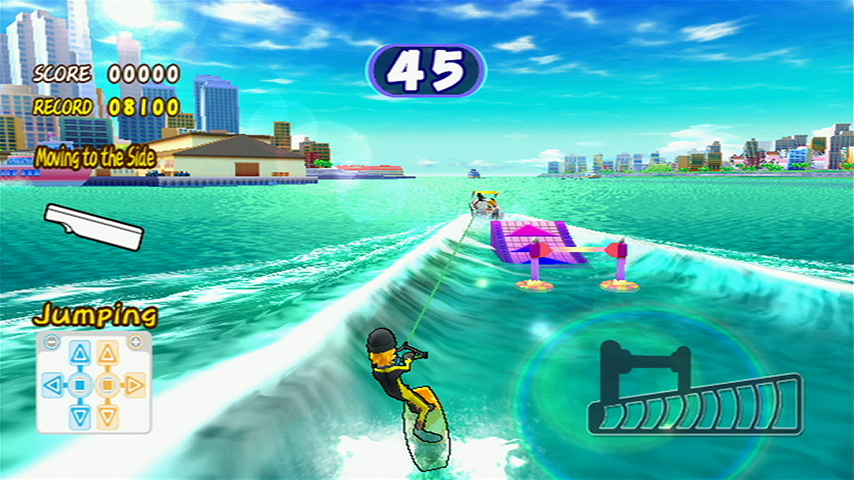
Task: Select the white controller icon under Moving to the Side
Action: 94,226
